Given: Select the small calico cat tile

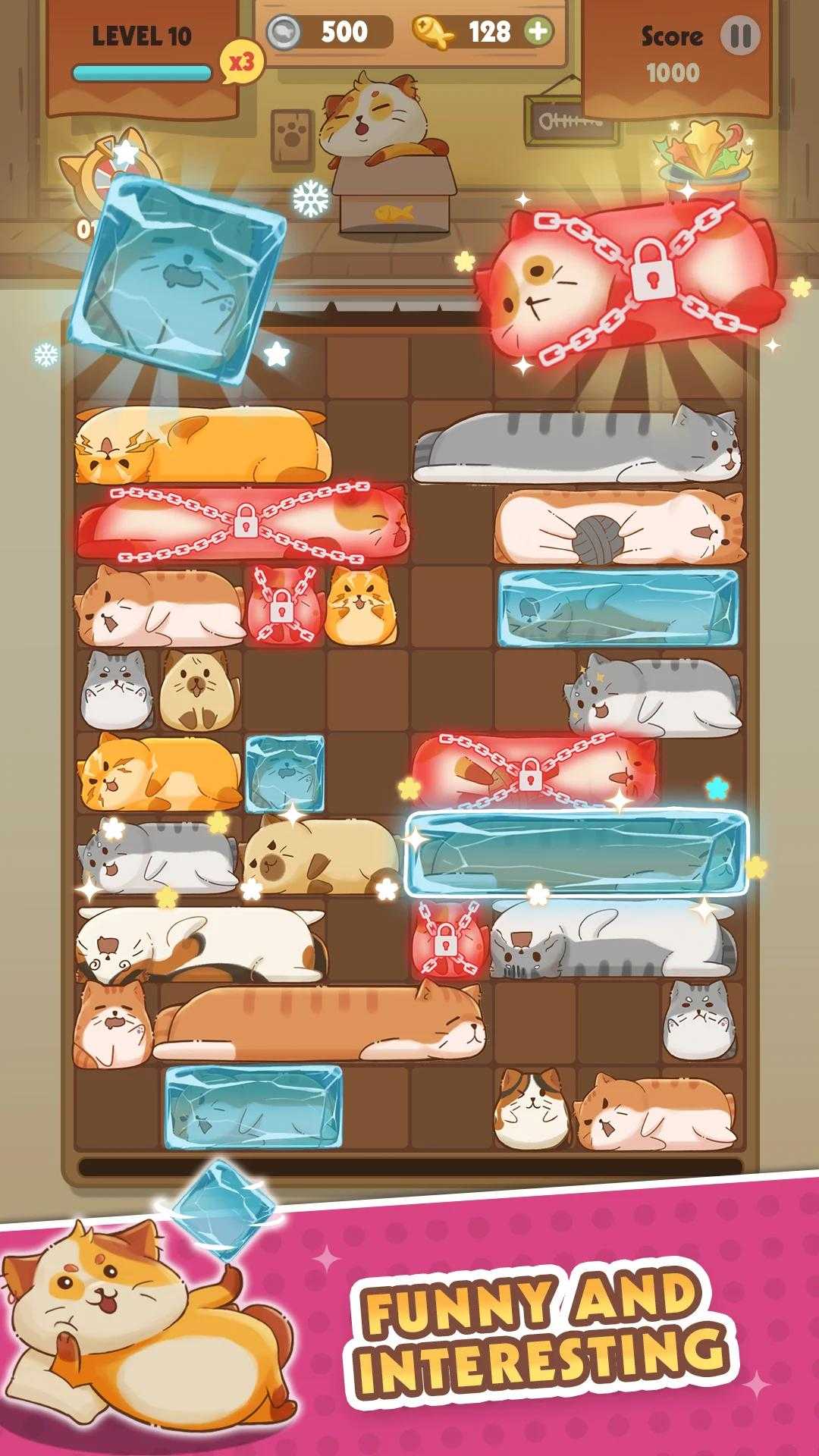Looking at the screenshot, I should point(532,1109).
